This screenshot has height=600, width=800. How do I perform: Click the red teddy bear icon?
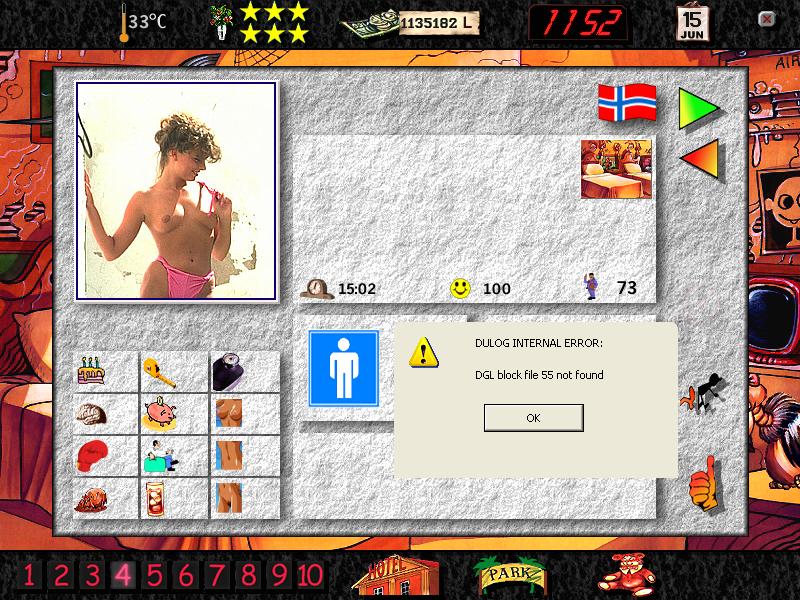coord(625,574)
